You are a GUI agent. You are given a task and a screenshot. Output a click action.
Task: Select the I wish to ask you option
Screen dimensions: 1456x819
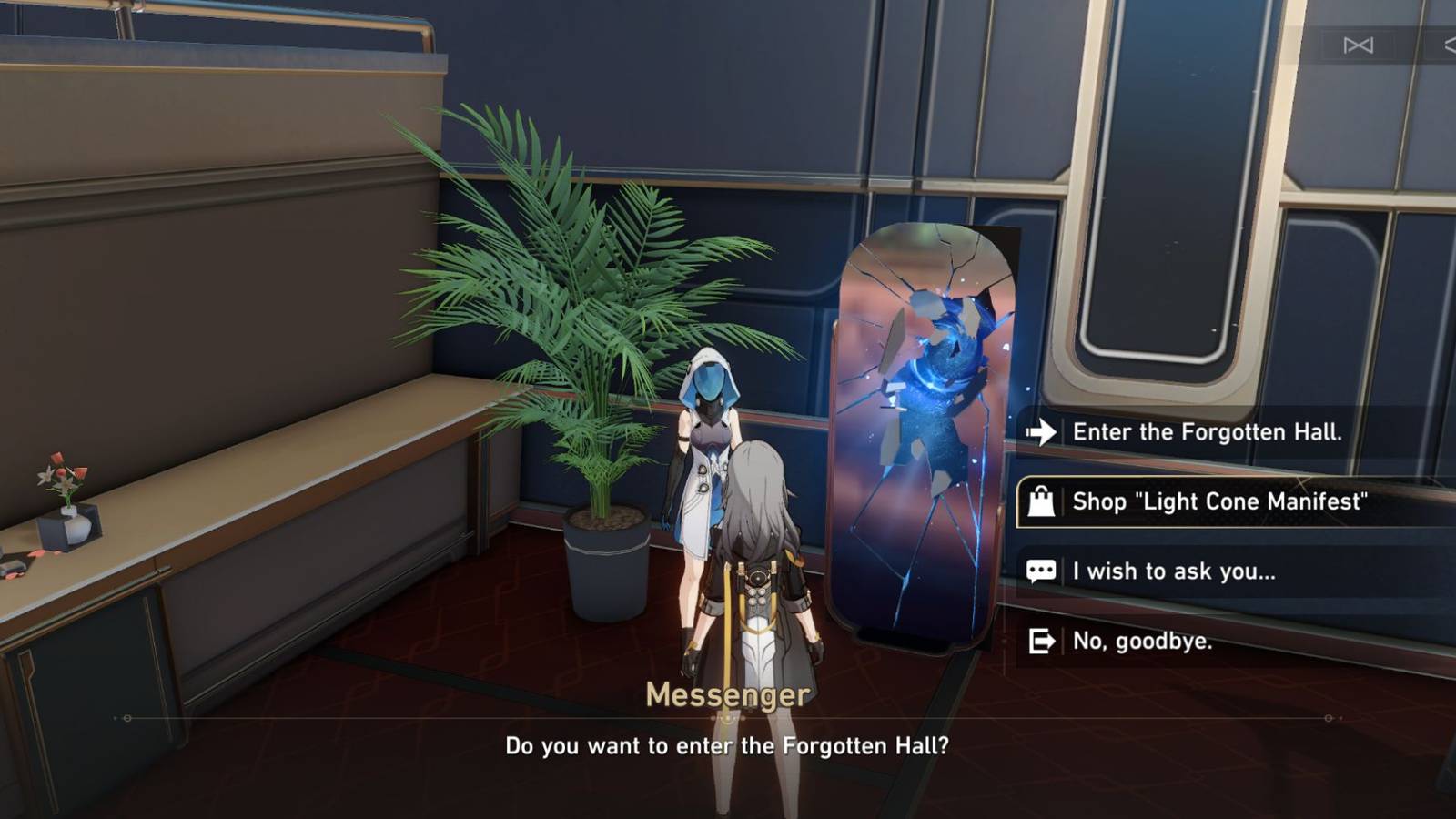point(1174,572)
